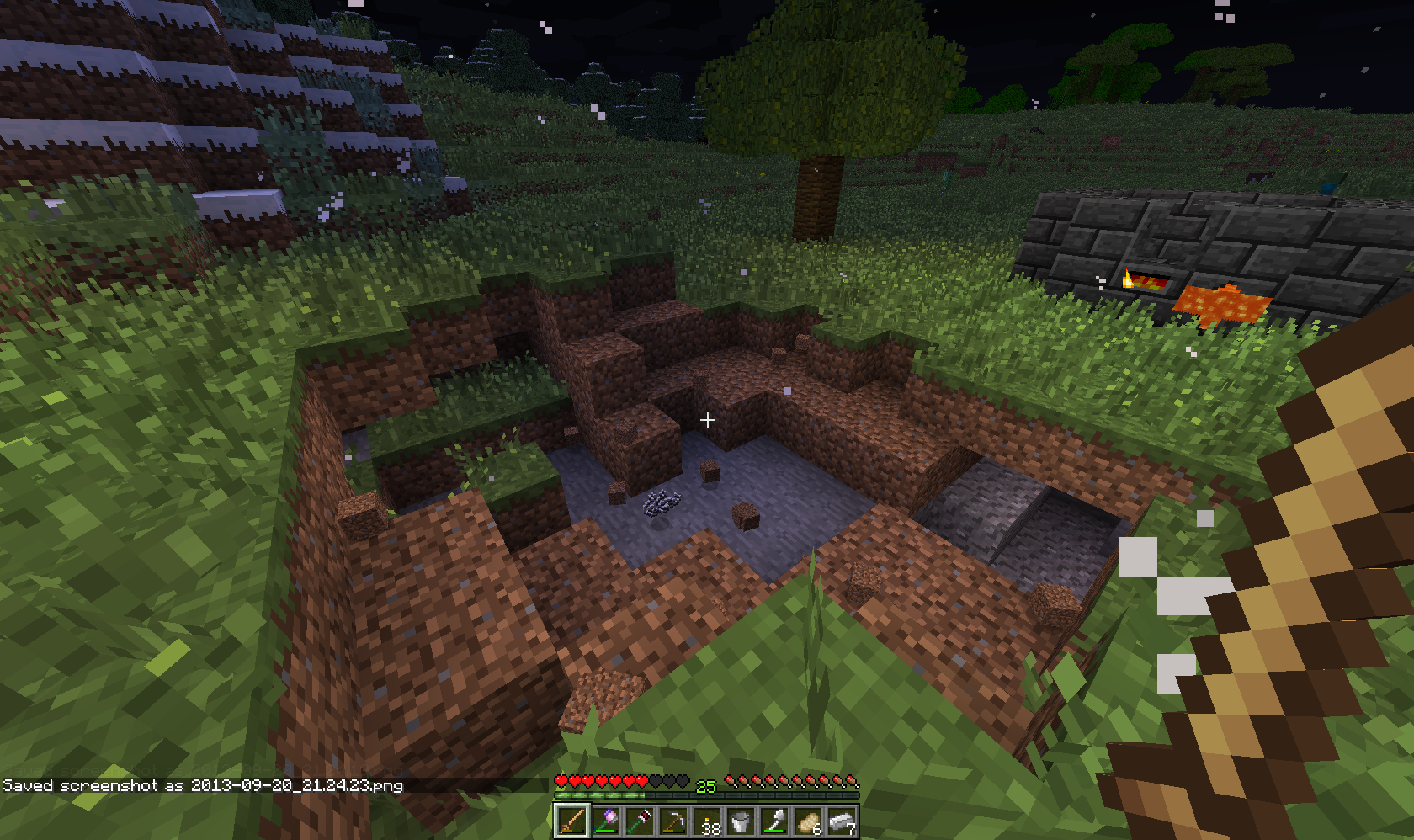Pick the empty bucket hotbar slot
Screen dimensions: 1414x840
click(740, 821)
